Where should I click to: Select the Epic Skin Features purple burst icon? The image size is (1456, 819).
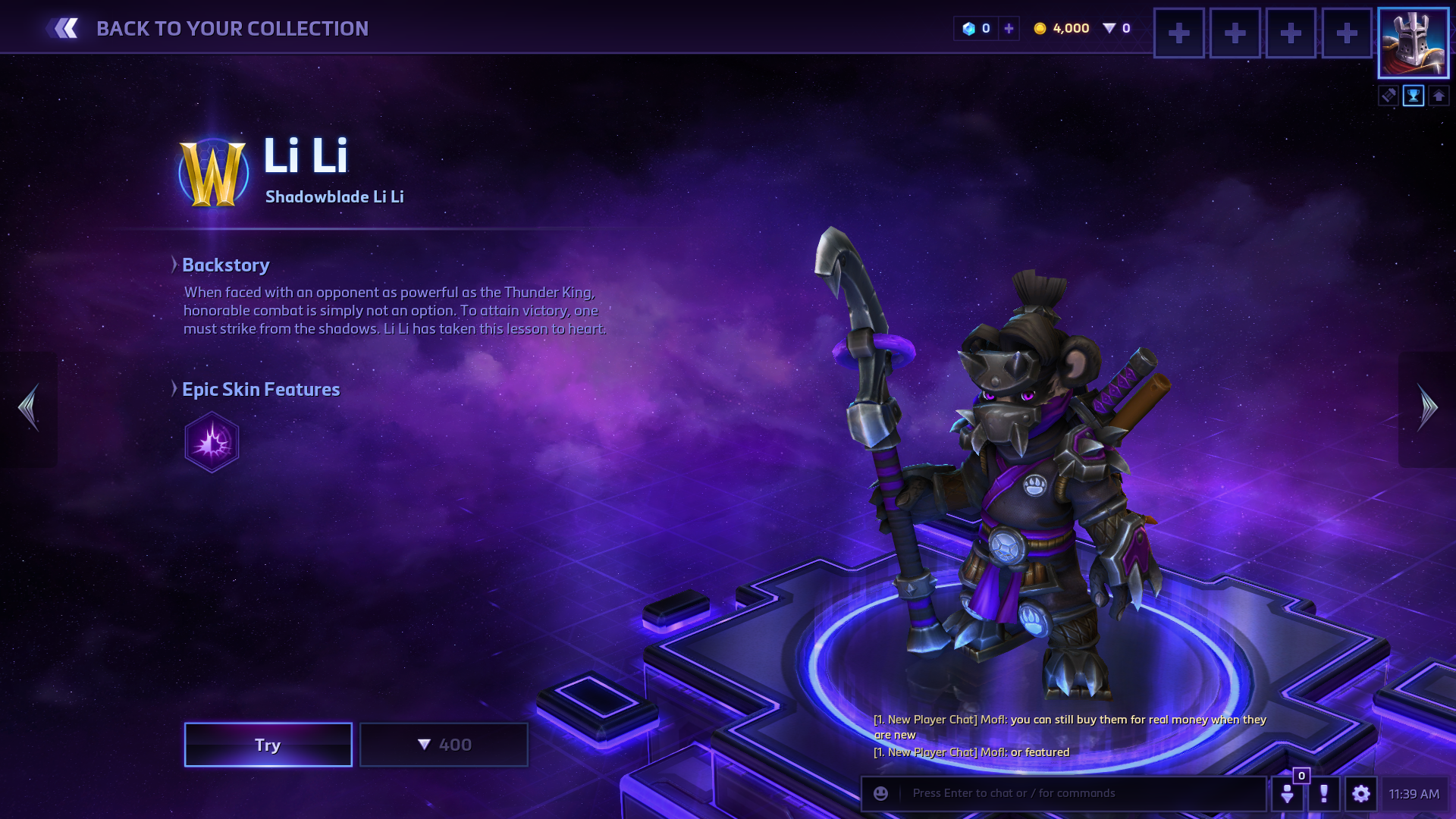coord(212,442)
